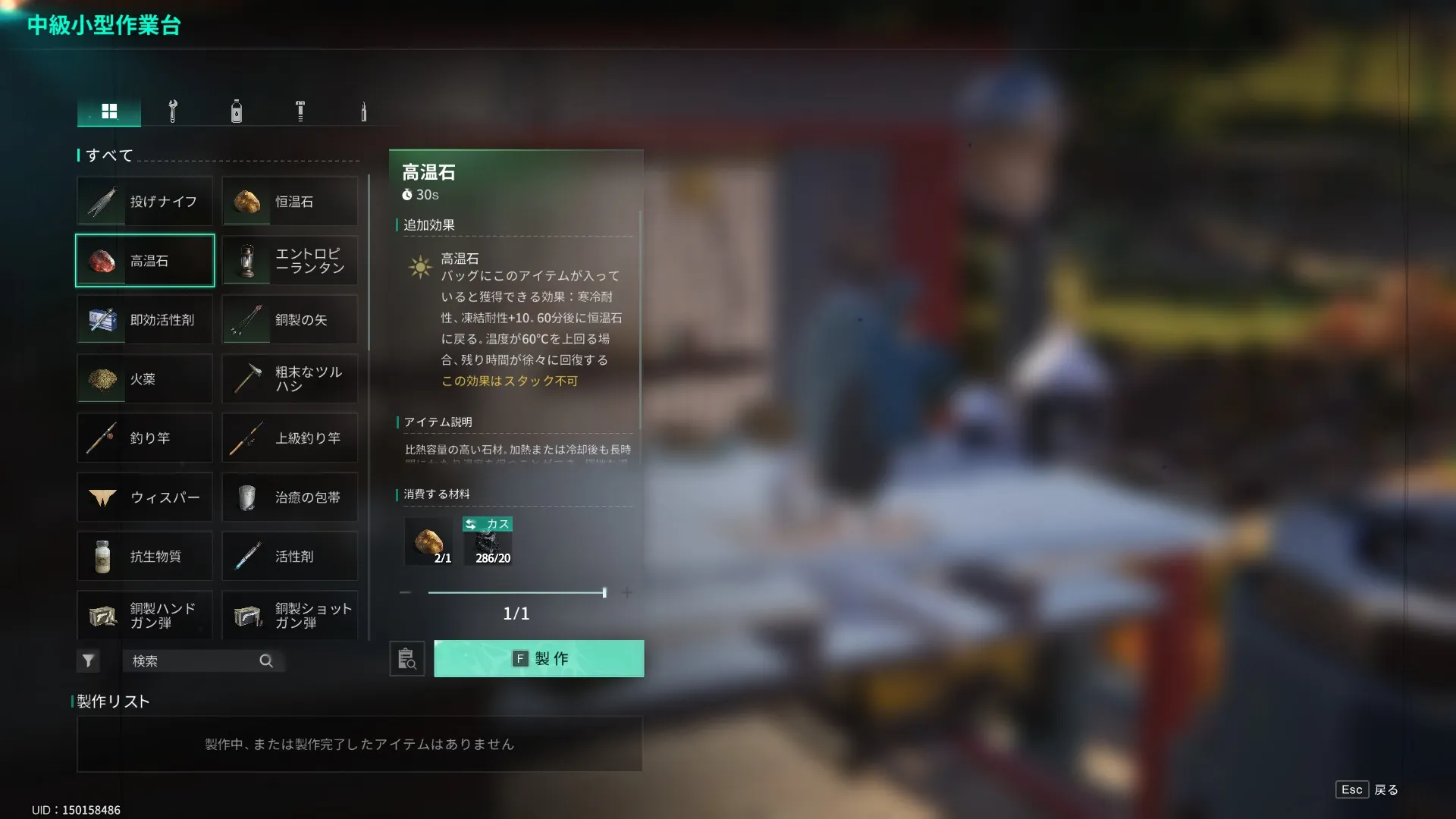
Task: Open the recipe filter funnel button
Action: click(x=88, y=661)
